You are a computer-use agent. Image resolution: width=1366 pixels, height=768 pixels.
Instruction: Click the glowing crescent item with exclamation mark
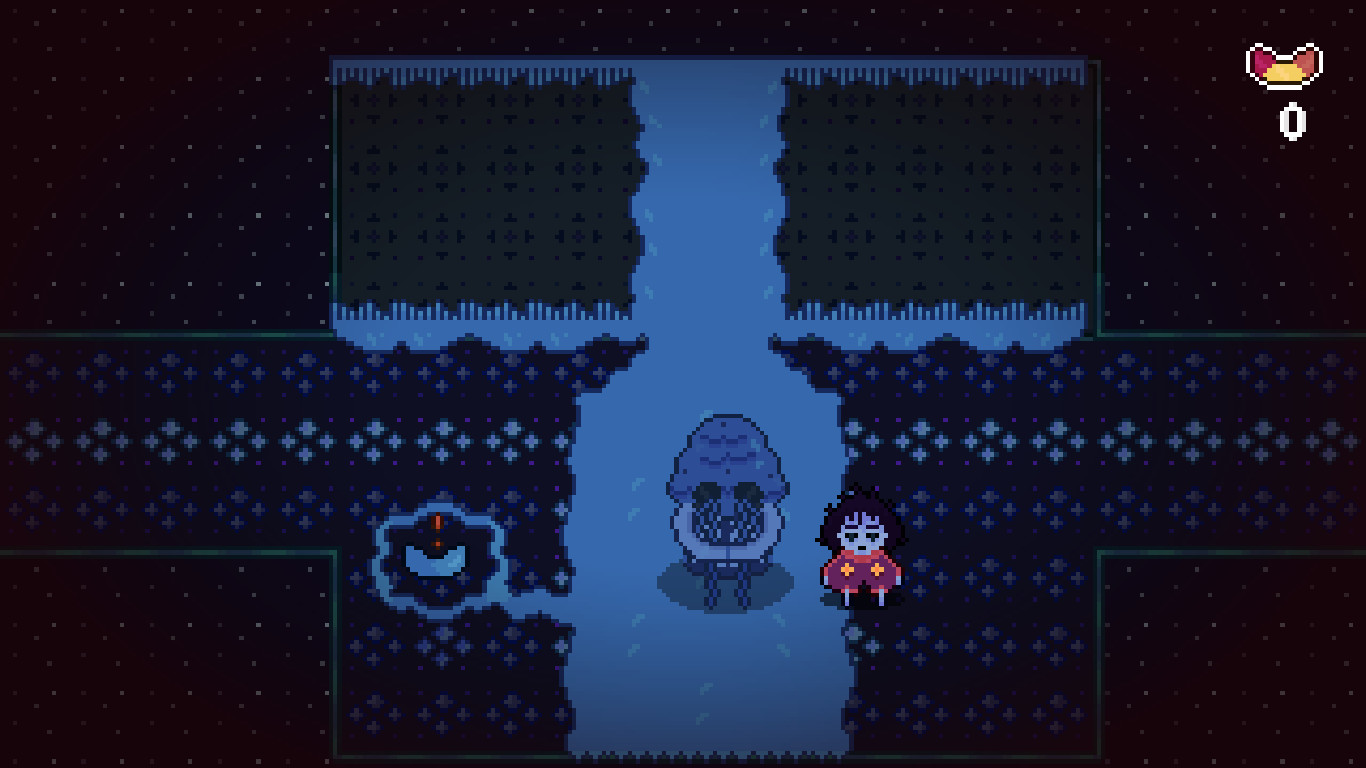437,560
